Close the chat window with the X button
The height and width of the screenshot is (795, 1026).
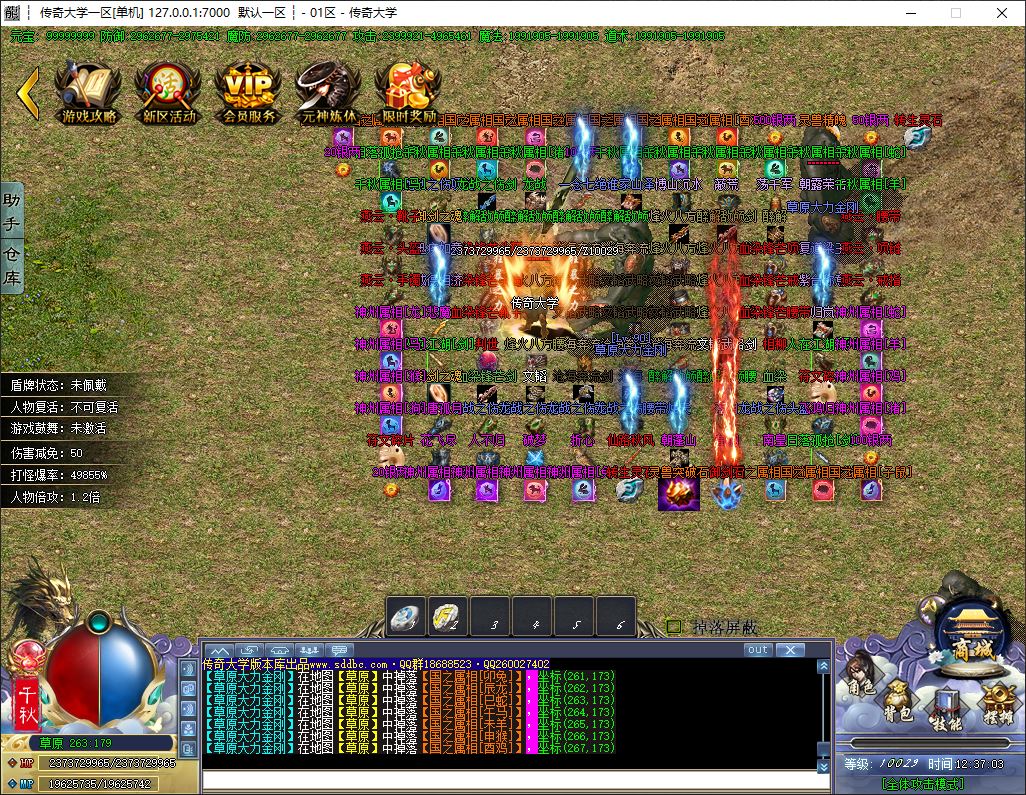coord(790,650)
